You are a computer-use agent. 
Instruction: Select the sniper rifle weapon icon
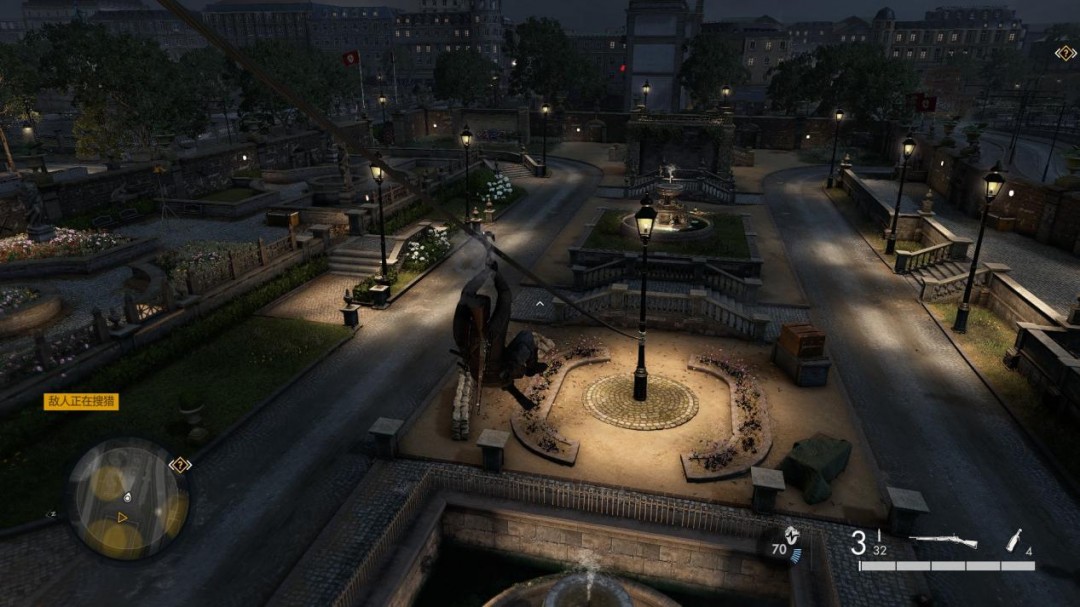943,541
